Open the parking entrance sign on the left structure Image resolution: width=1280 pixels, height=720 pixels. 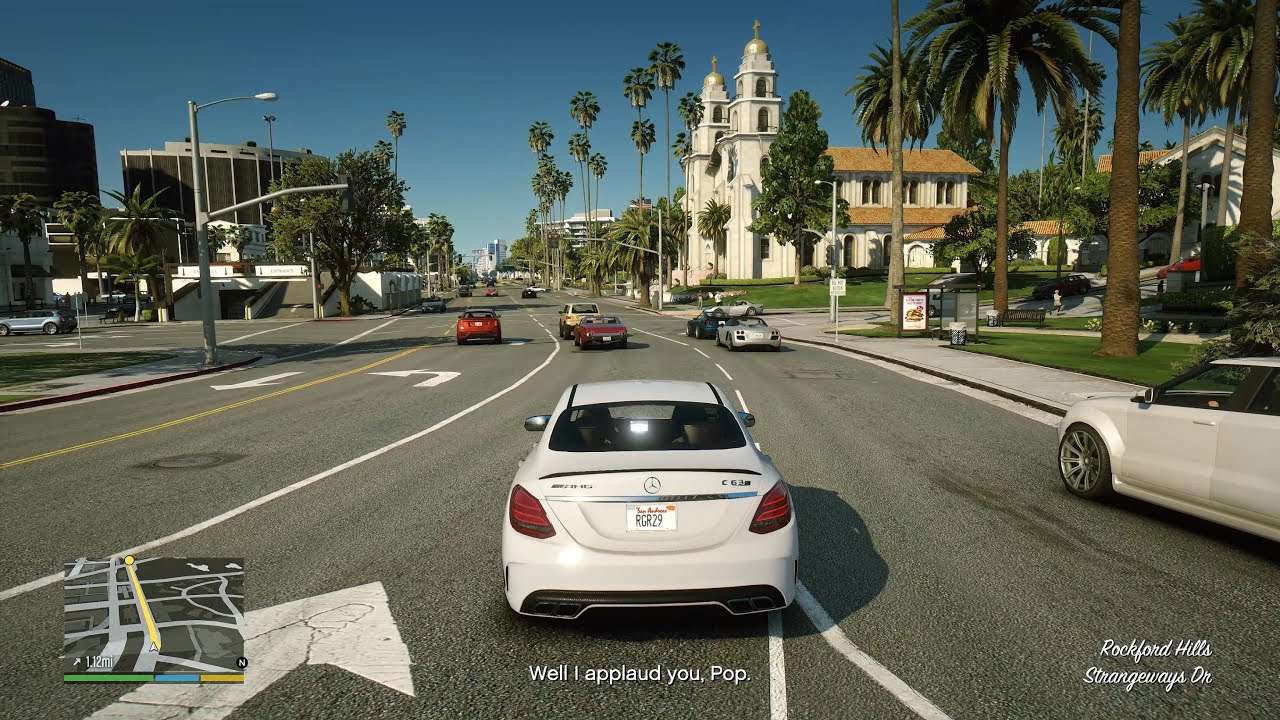[282, 271]
